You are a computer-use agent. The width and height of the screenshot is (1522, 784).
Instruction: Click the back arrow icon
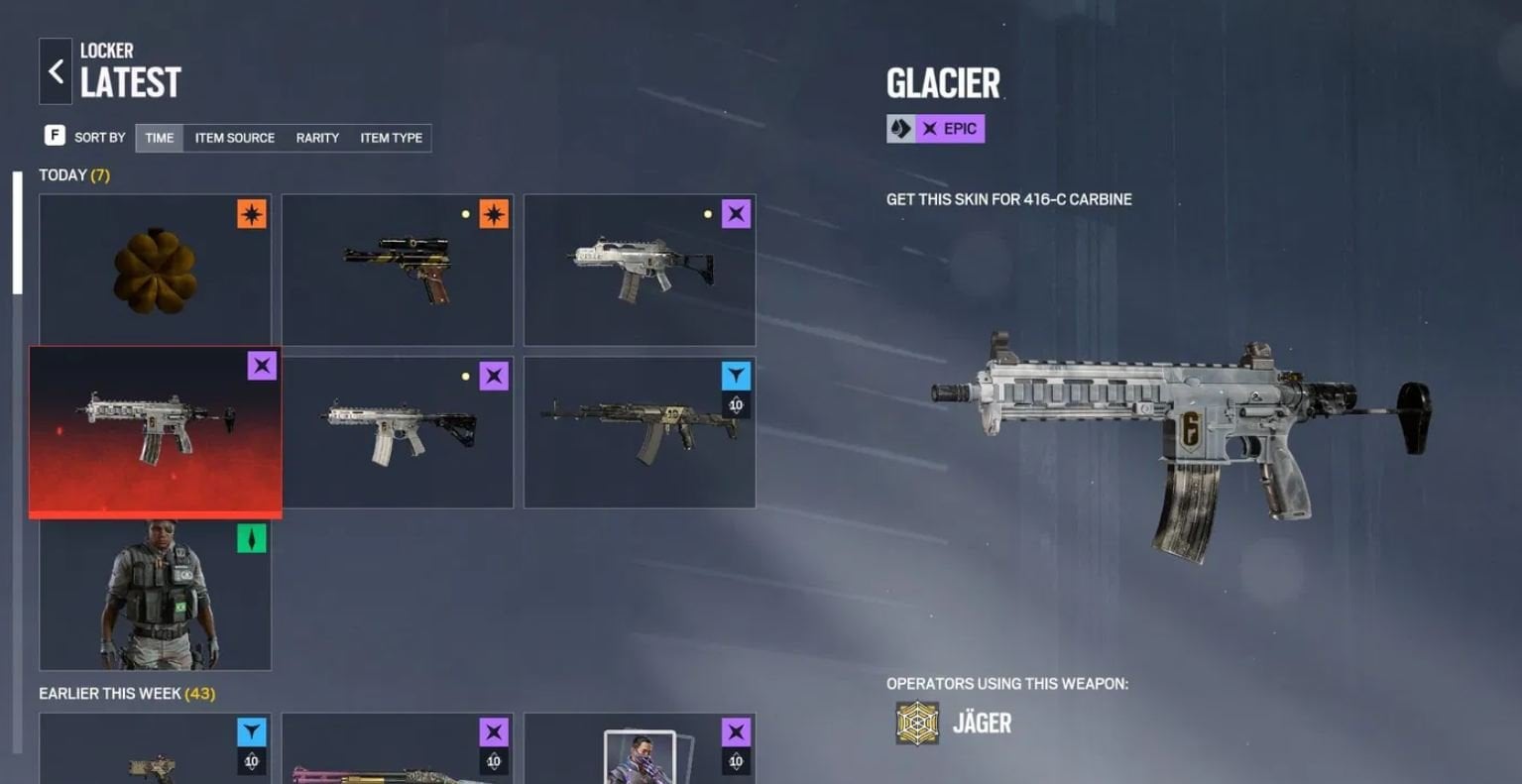(x=56, y=70)
